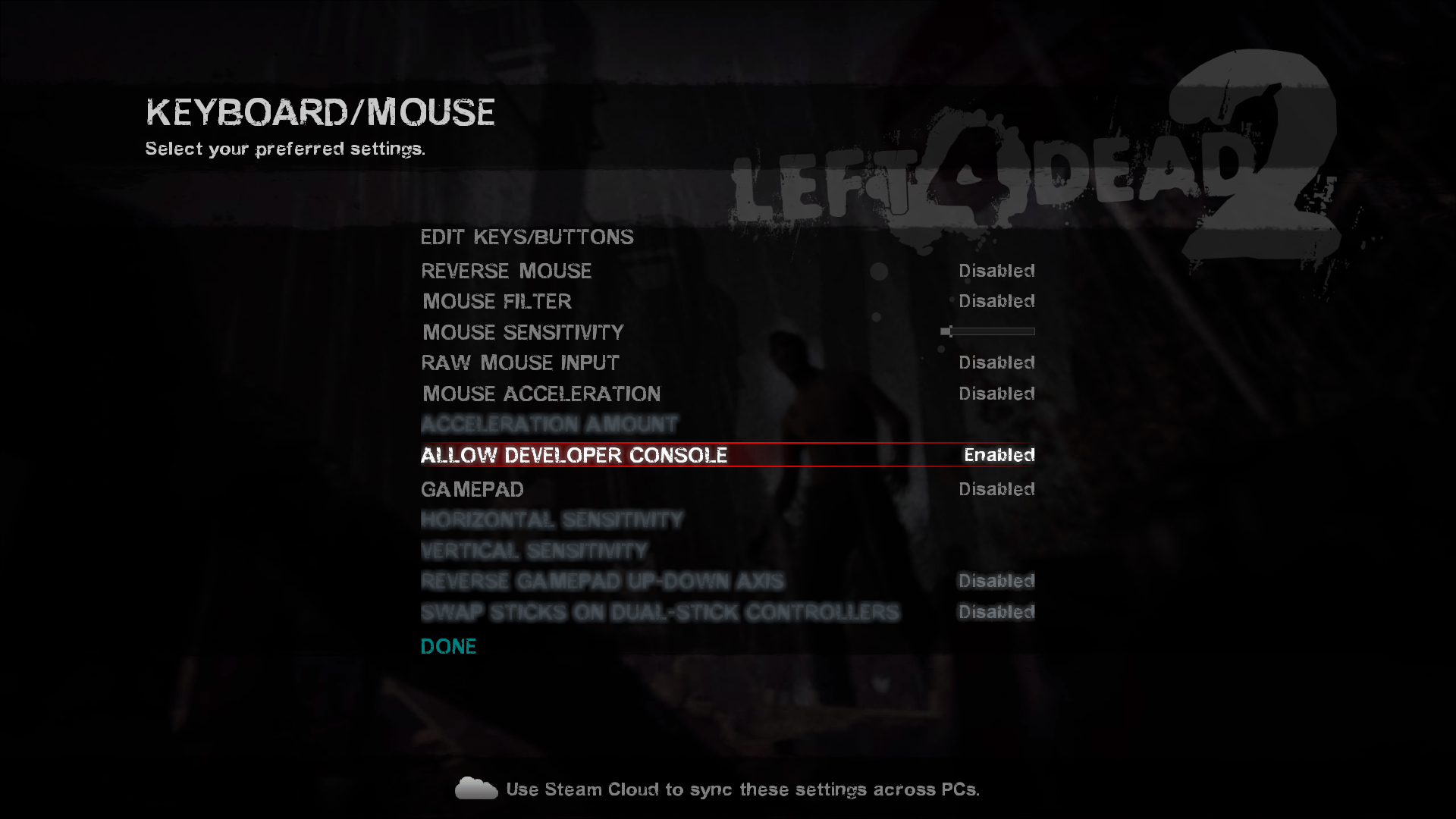Image resolution: width=1456 pixels, height=819 pixels.
Task: Enable Mouse Filter
Action: coord(496,301)
